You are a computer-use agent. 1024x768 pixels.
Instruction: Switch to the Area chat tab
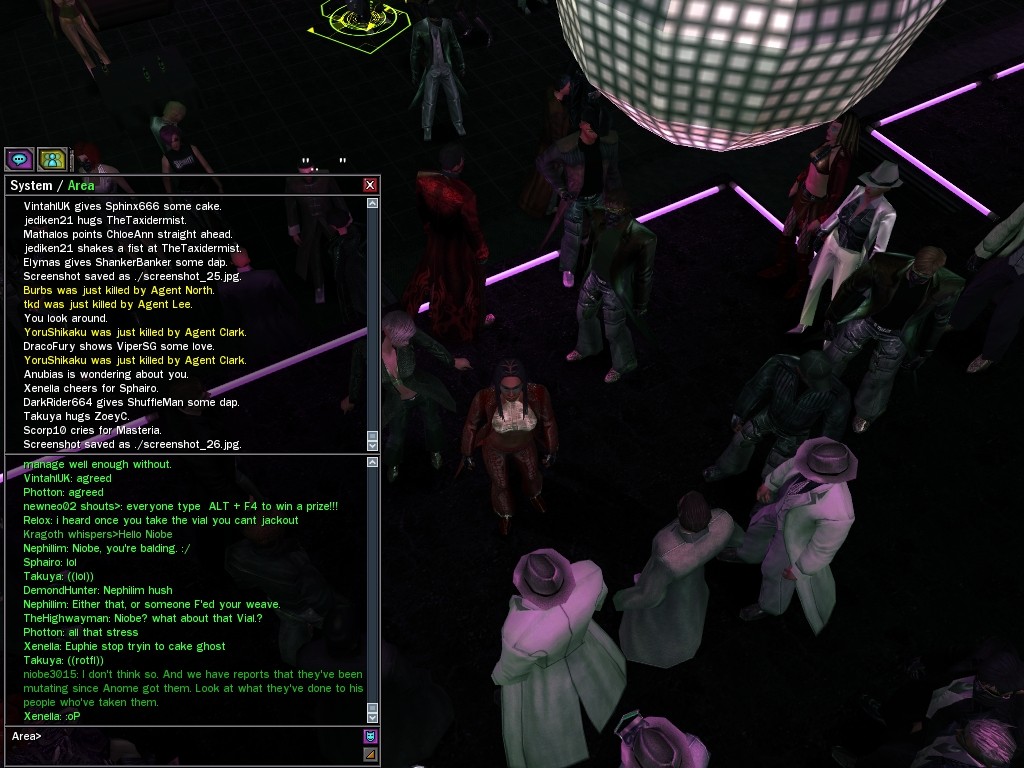pos(81,185)
